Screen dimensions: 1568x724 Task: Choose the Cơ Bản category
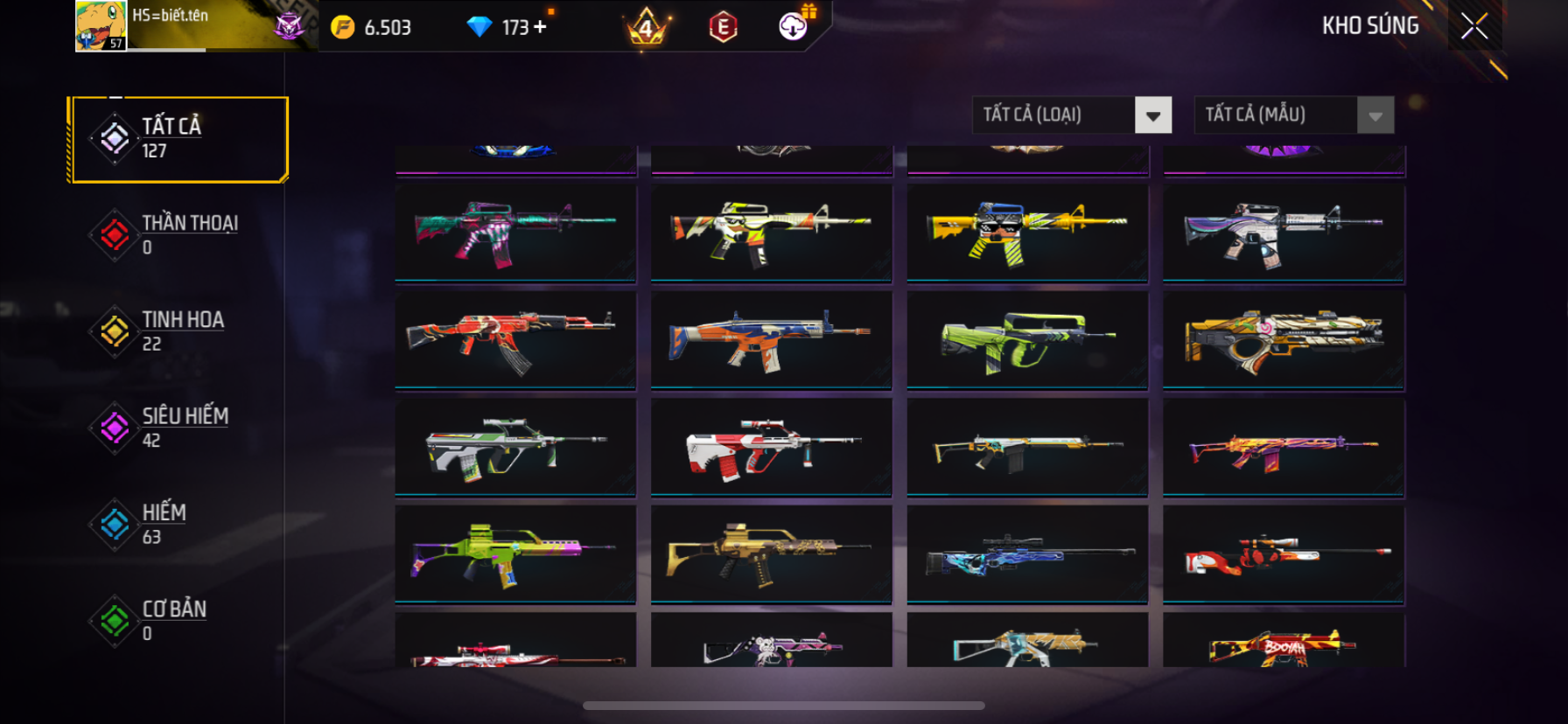(179, 620)
